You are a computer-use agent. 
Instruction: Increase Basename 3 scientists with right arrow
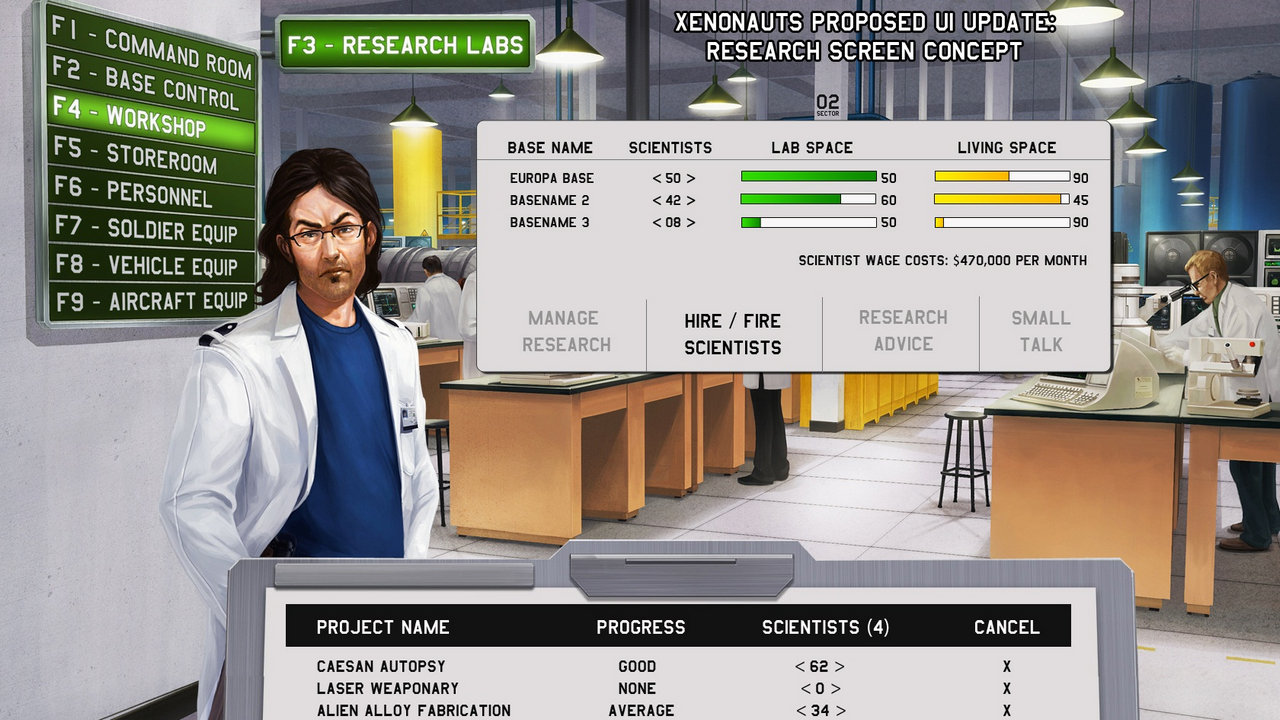[691, 222]
